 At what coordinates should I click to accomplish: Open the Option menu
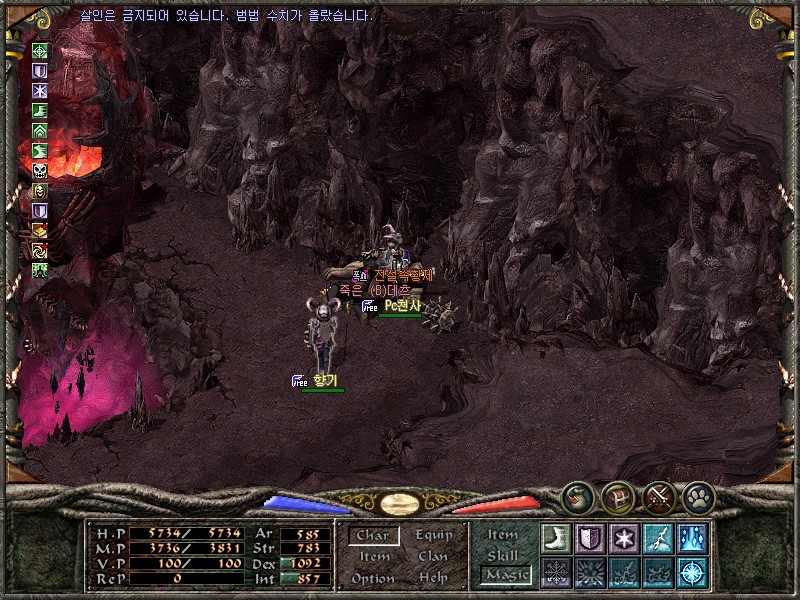(373, 578)
